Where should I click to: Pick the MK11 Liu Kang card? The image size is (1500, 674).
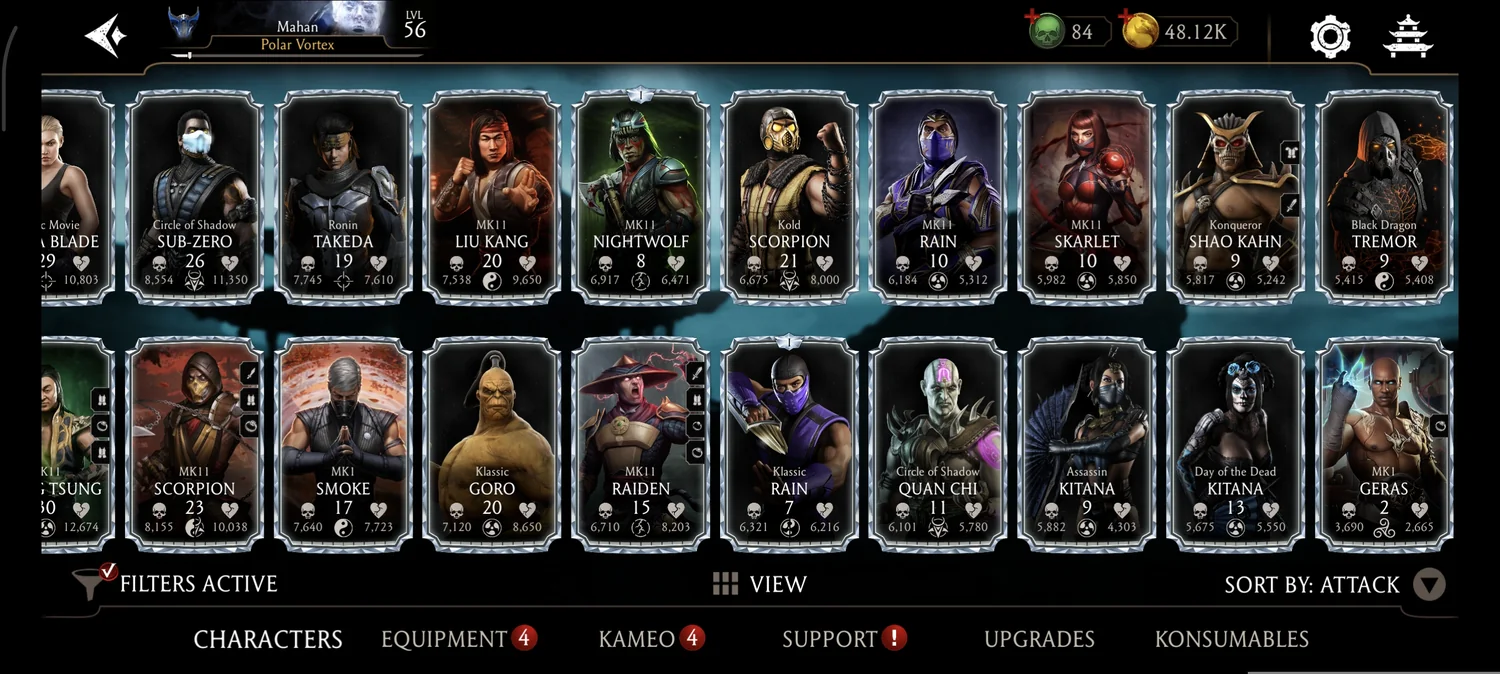pyautogui.click(x=492, y=195)
